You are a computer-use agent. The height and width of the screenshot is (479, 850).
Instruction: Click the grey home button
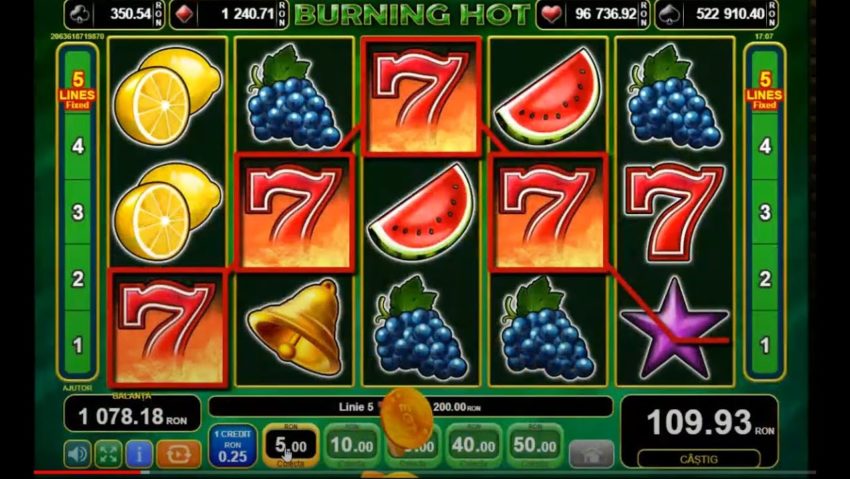(x=591, y=453)
